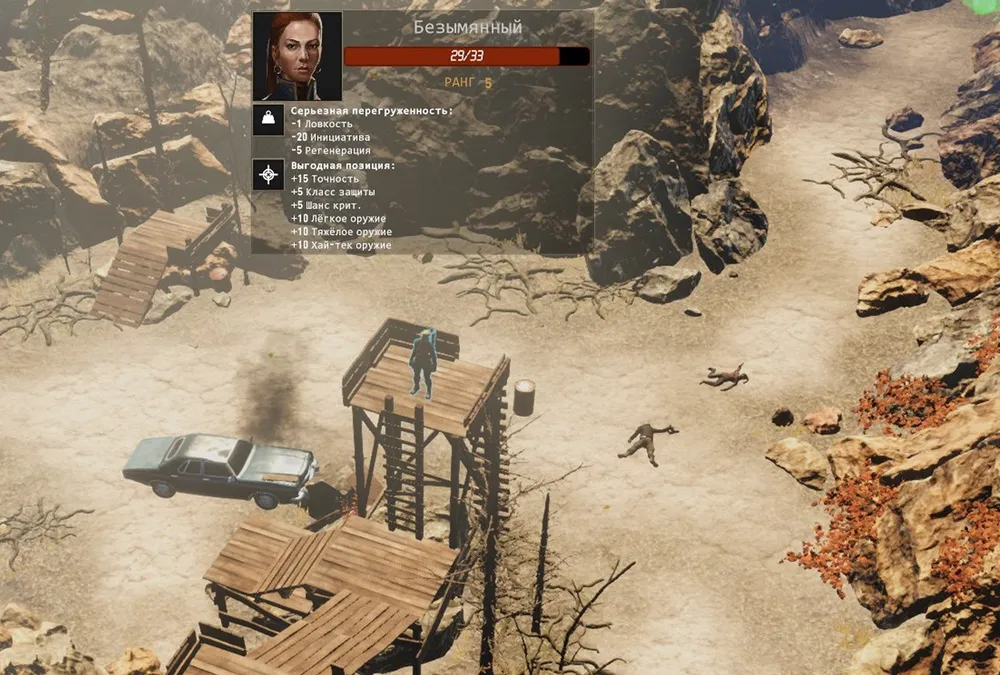Select the cyan-outlined unit on the watchtower

(424, 363)
